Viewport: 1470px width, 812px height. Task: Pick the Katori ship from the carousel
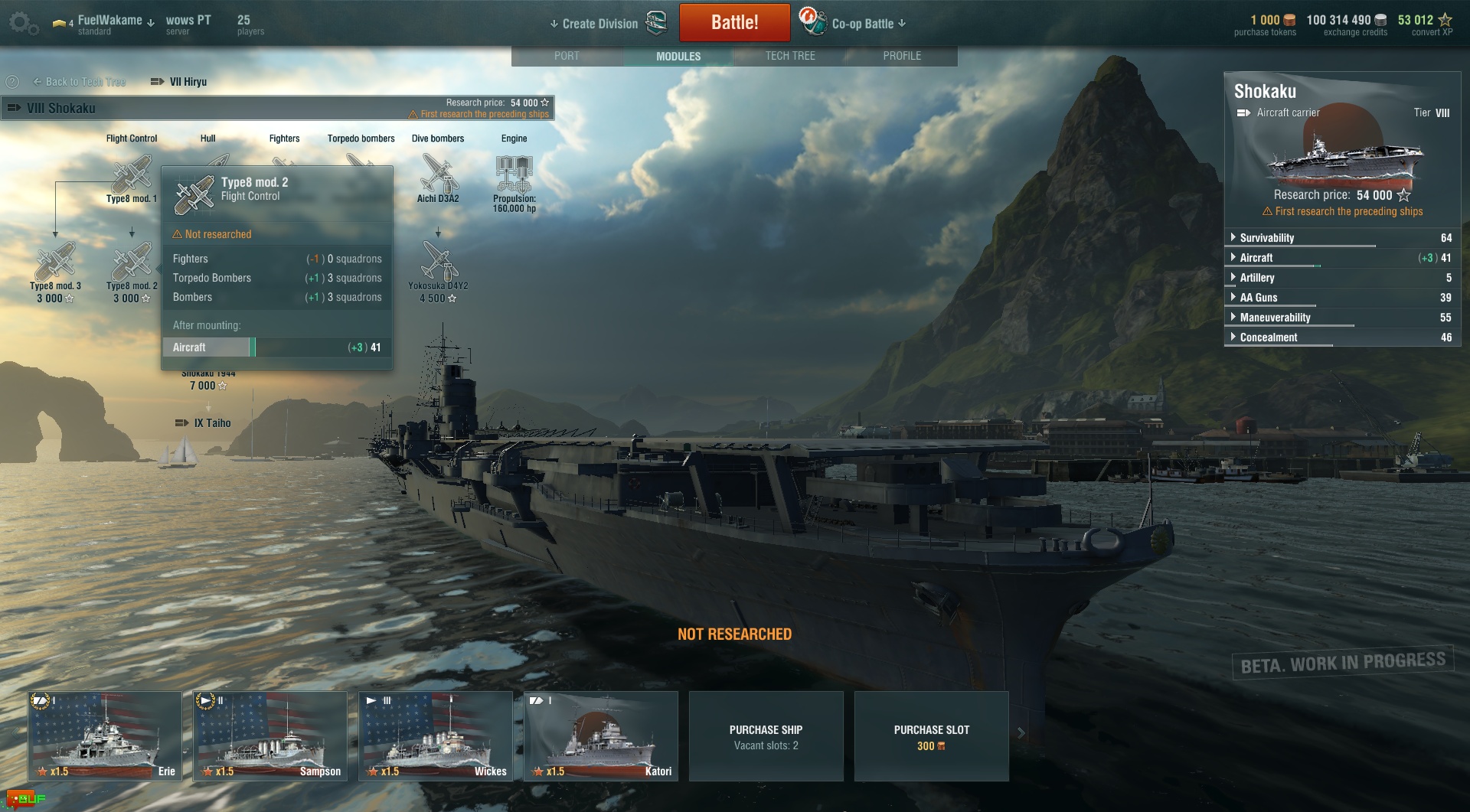click(601, 735)
